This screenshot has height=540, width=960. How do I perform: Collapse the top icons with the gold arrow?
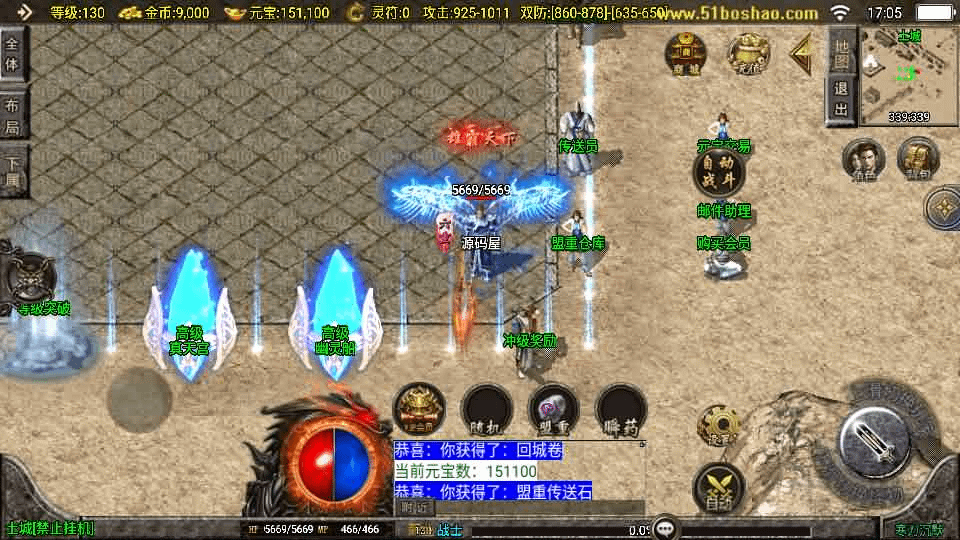point(801,54)
